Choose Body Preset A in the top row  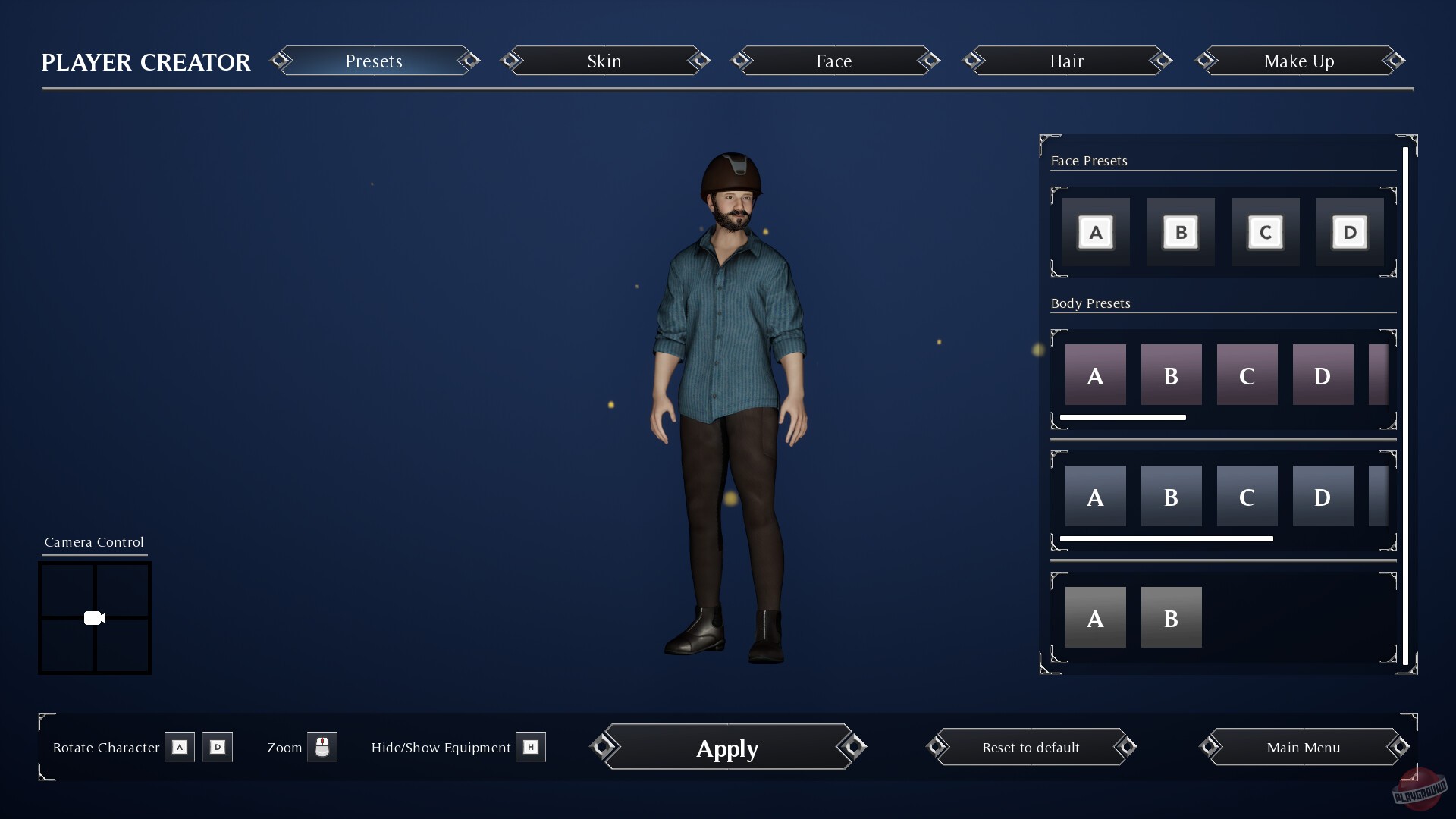1095,374
